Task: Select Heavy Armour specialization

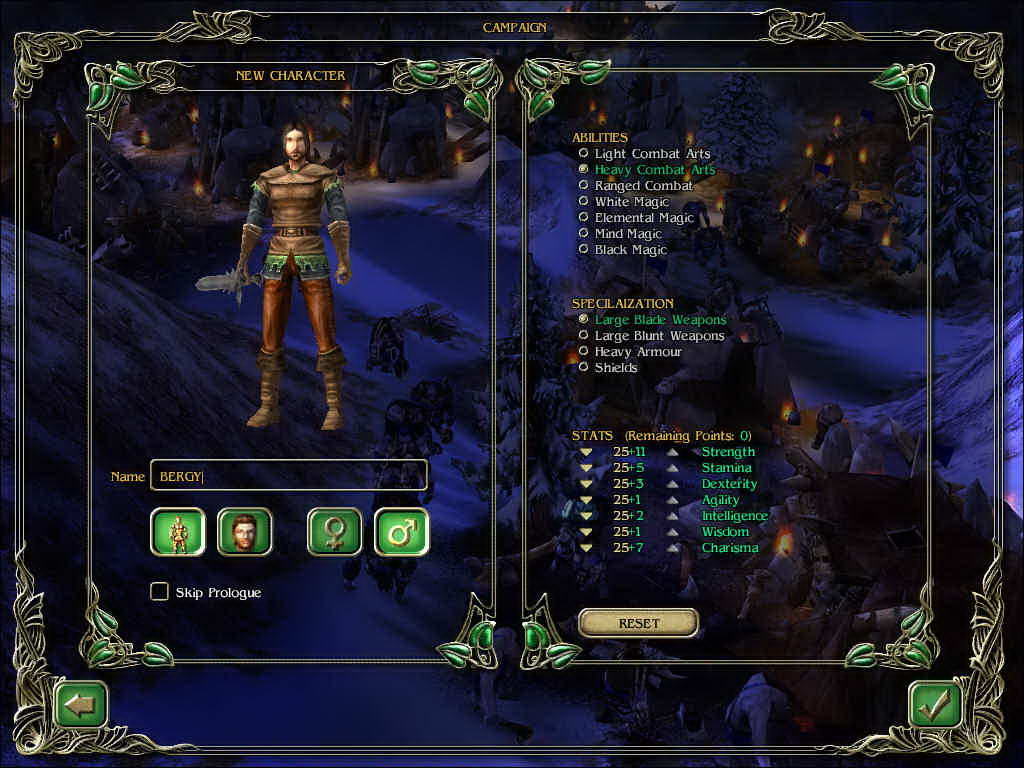Action: (584, 352)
